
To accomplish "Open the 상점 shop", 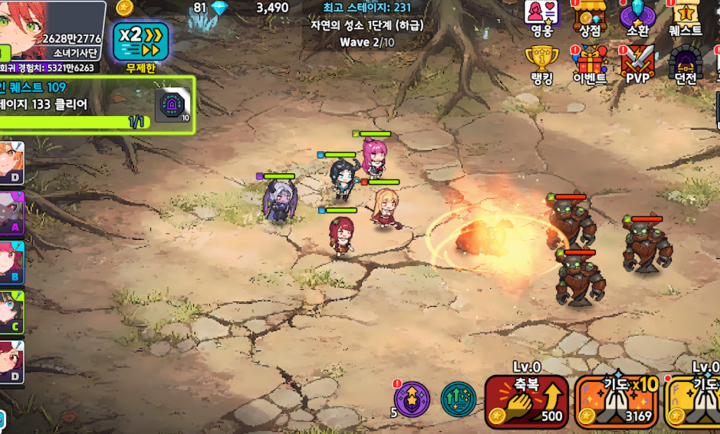I will click(590, 19).
